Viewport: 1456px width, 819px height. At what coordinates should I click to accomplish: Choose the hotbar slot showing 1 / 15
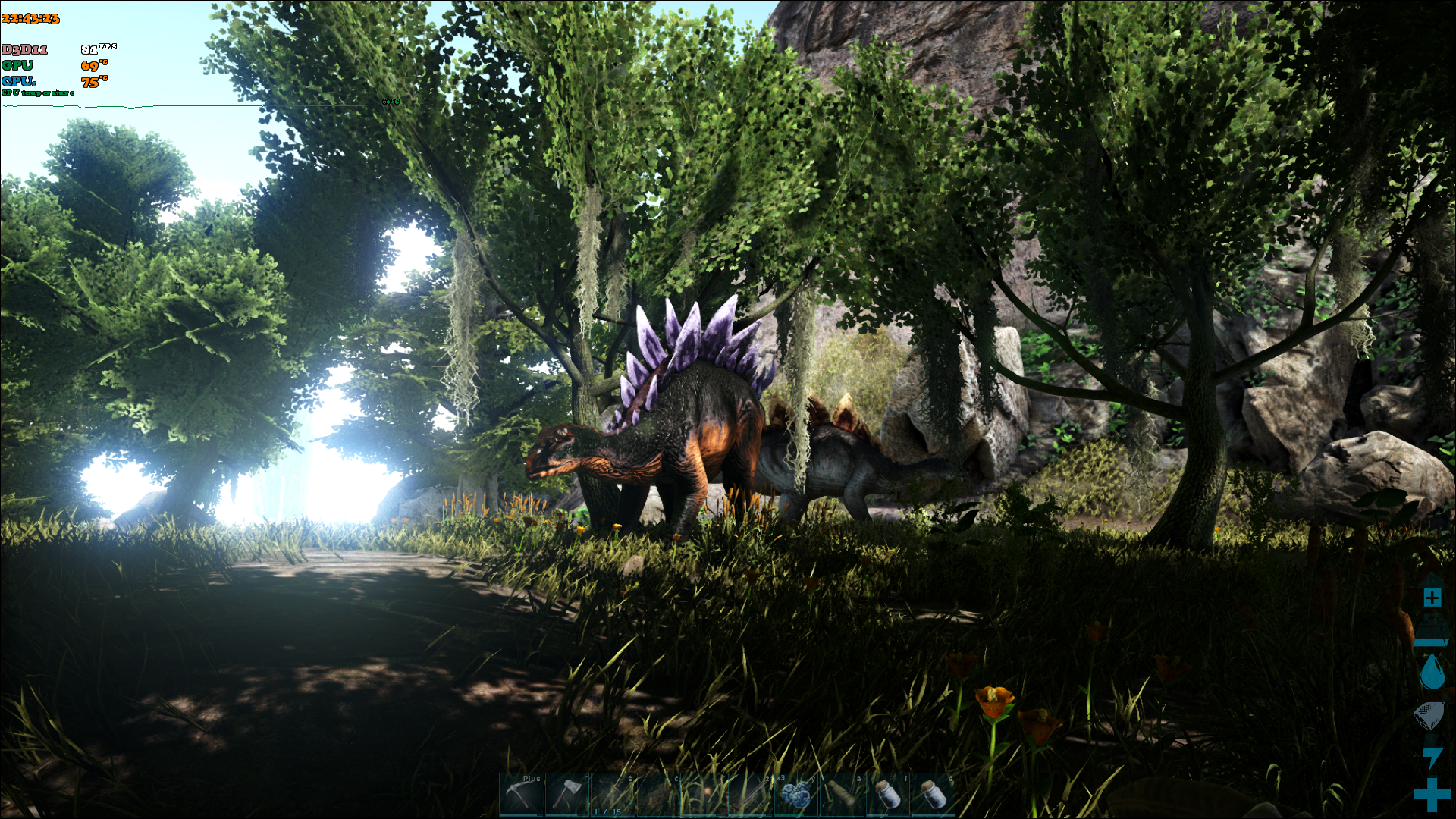tap(613, 795)
